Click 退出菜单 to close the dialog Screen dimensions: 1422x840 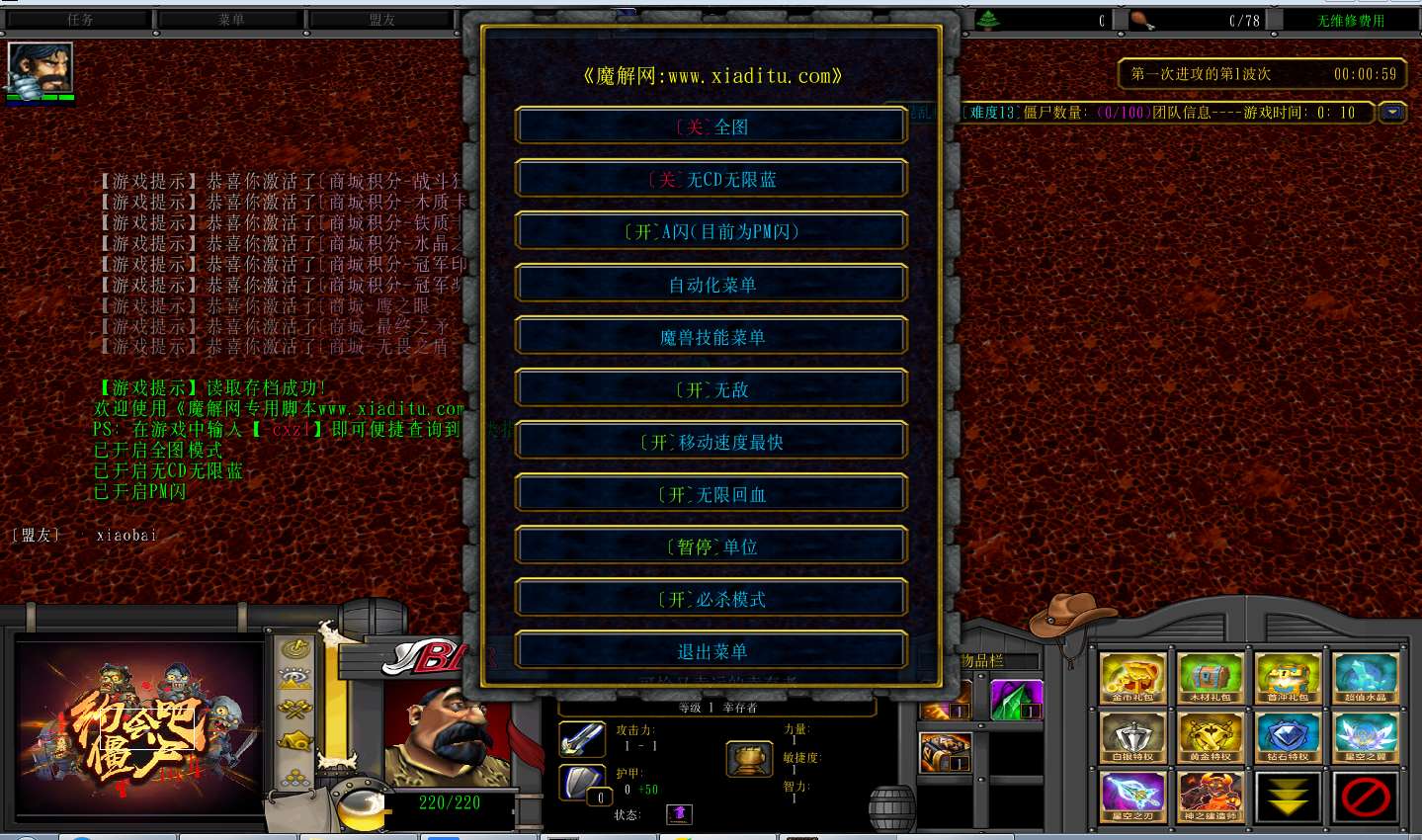coord(711,651)
